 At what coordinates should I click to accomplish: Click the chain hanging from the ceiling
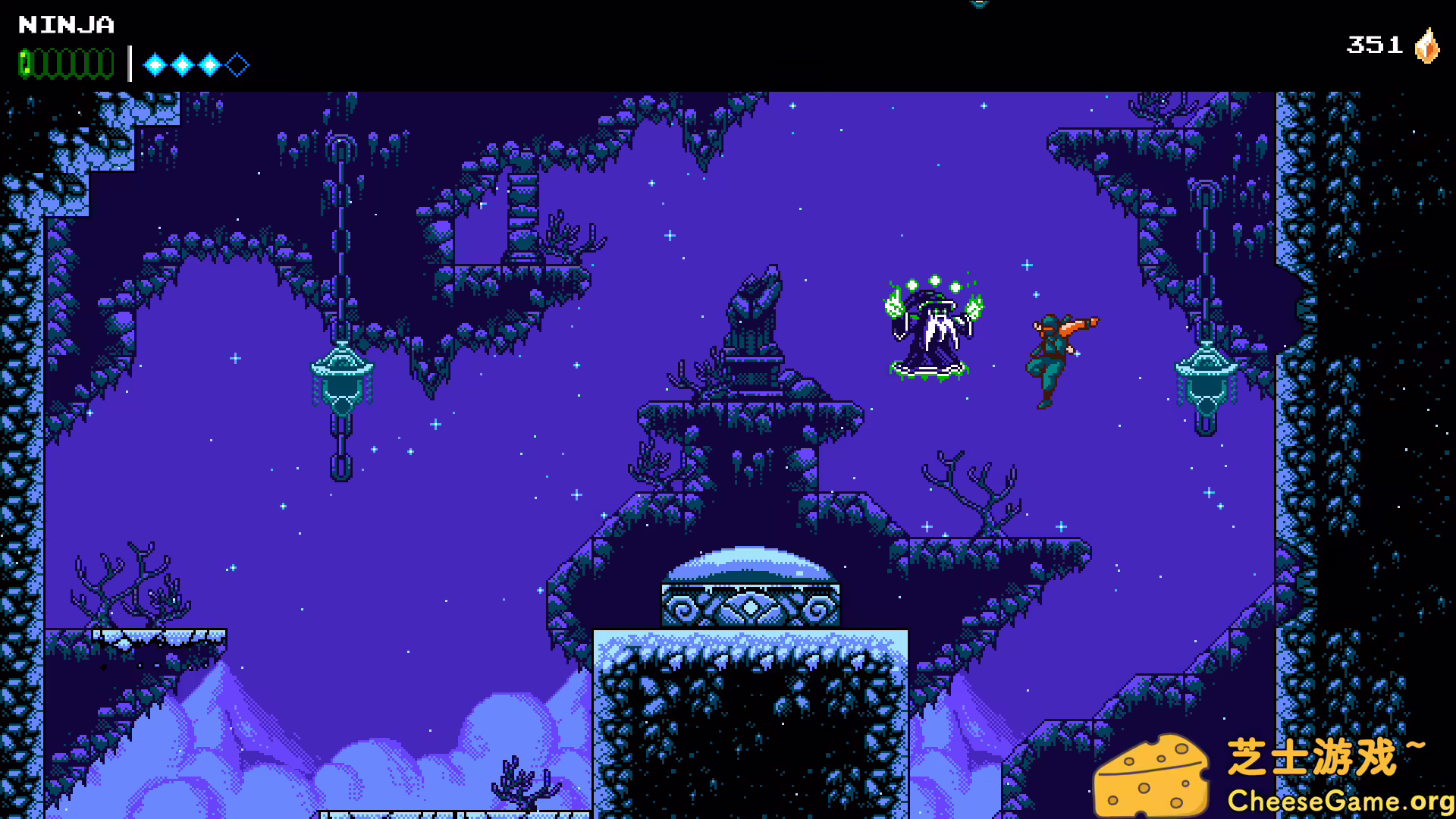pyautogui.click(x=341, y=227)
